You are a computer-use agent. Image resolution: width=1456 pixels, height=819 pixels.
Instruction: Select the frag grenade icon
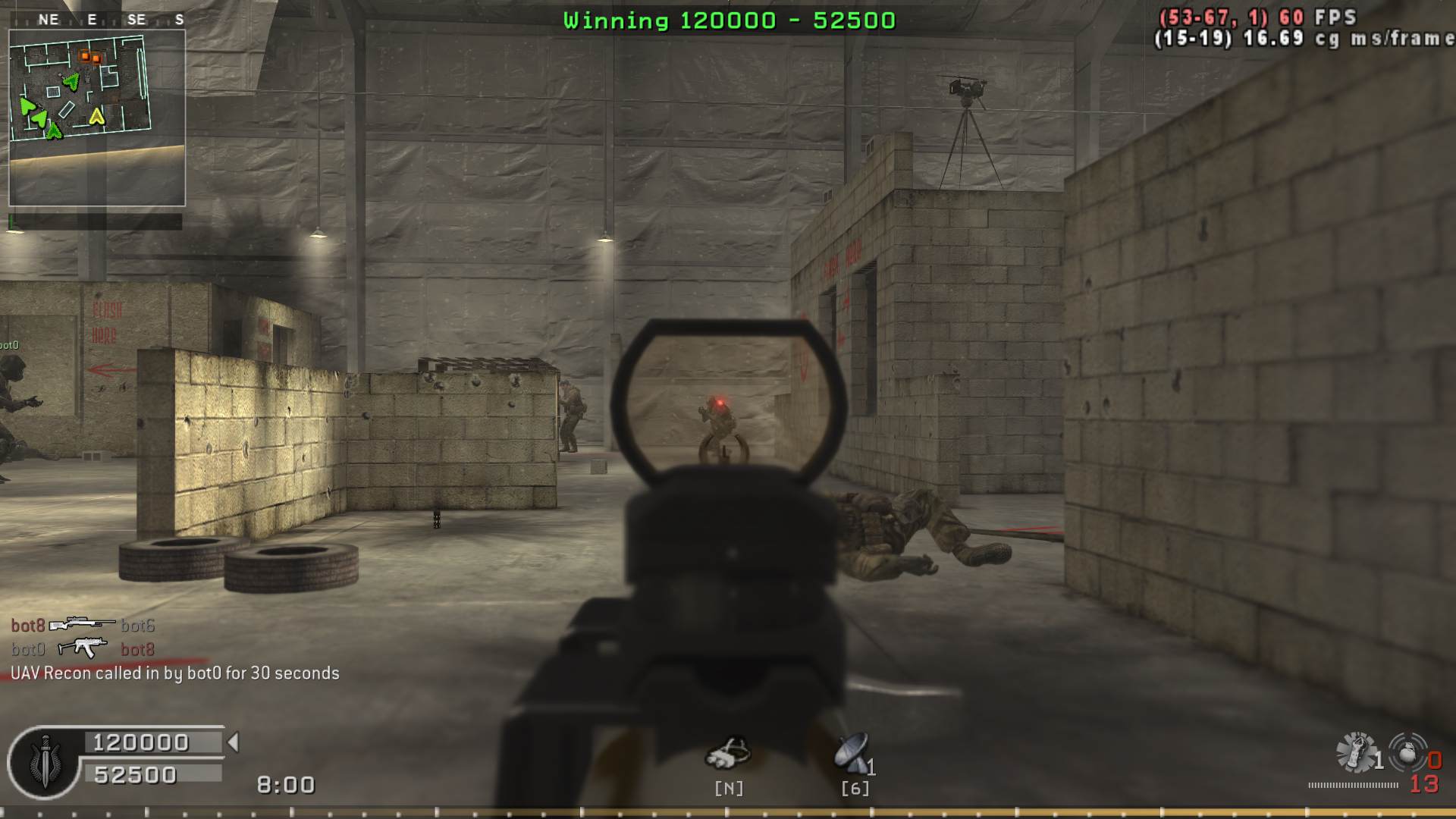(1407, 754)
